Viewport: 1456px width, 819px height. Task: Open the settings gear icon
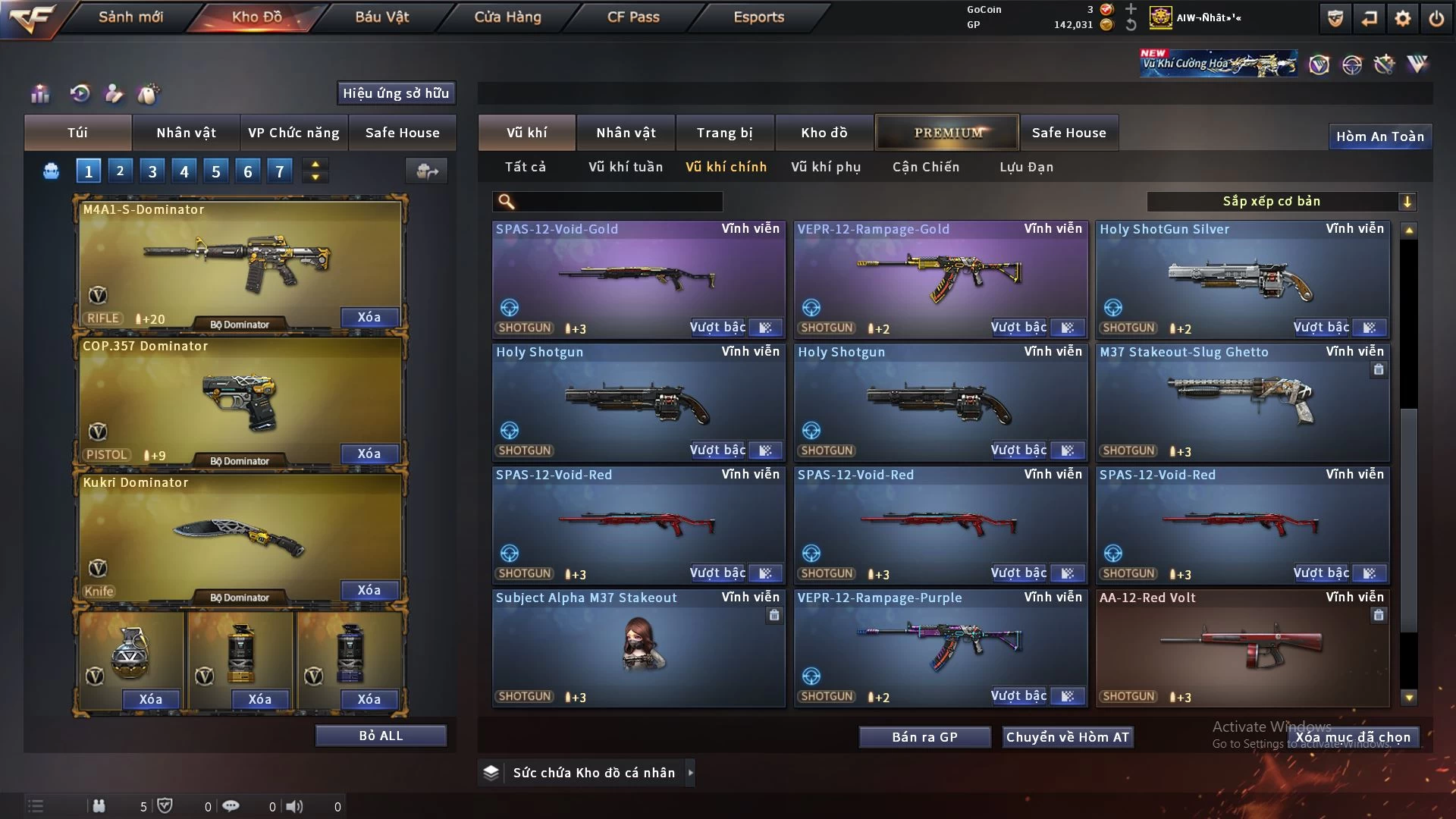coord(1402,18)
